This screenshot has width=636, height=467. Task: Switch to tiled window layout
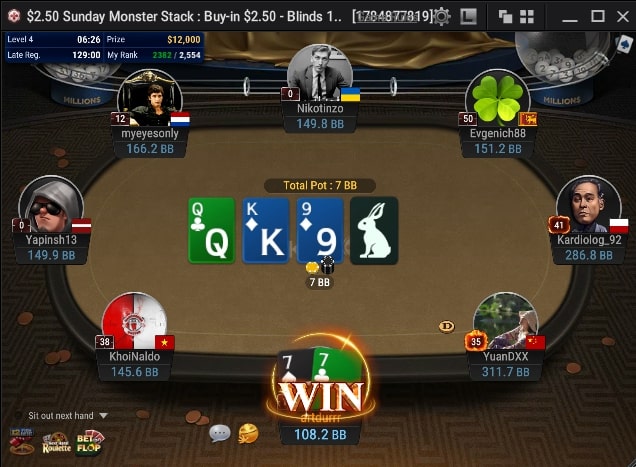(526, 16)
